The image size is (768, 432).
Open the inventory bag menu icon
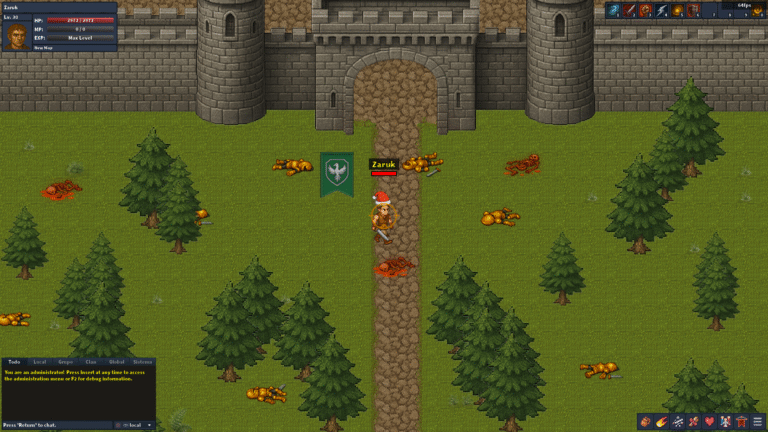646,422
